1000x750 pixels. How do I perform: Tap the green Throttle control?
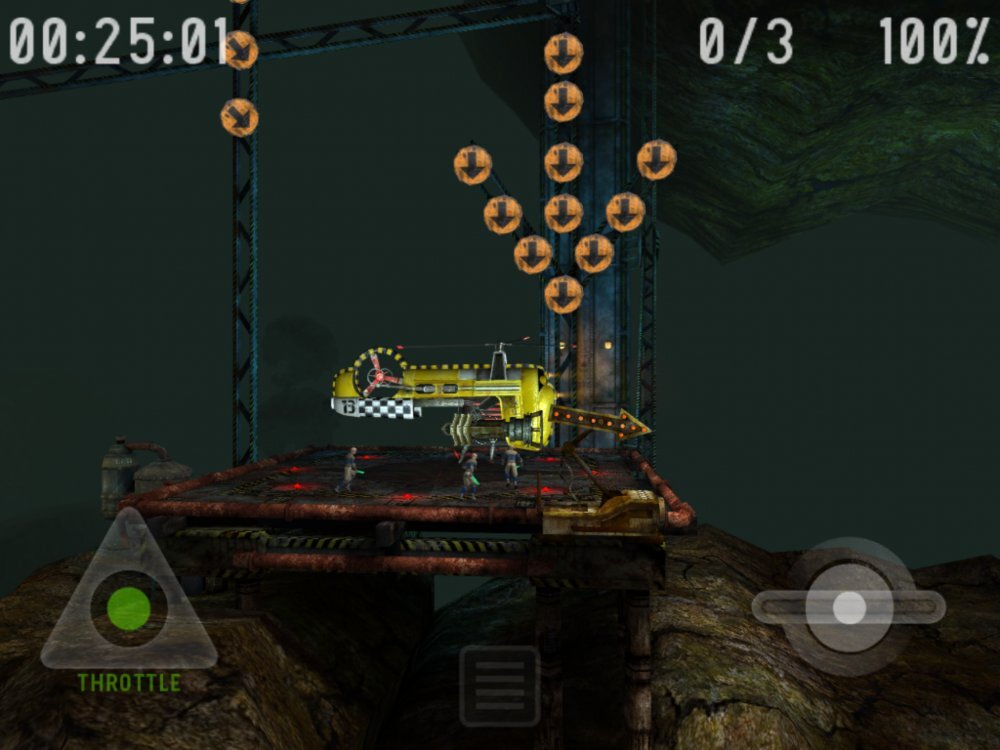click(x=129, y=608)
